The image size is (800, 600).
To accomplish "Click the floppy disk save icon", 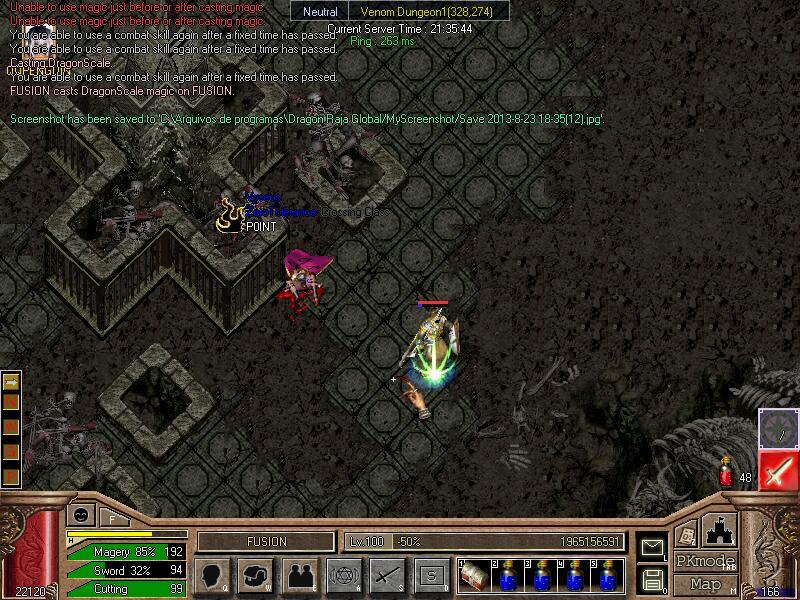I will coord(653,579).
